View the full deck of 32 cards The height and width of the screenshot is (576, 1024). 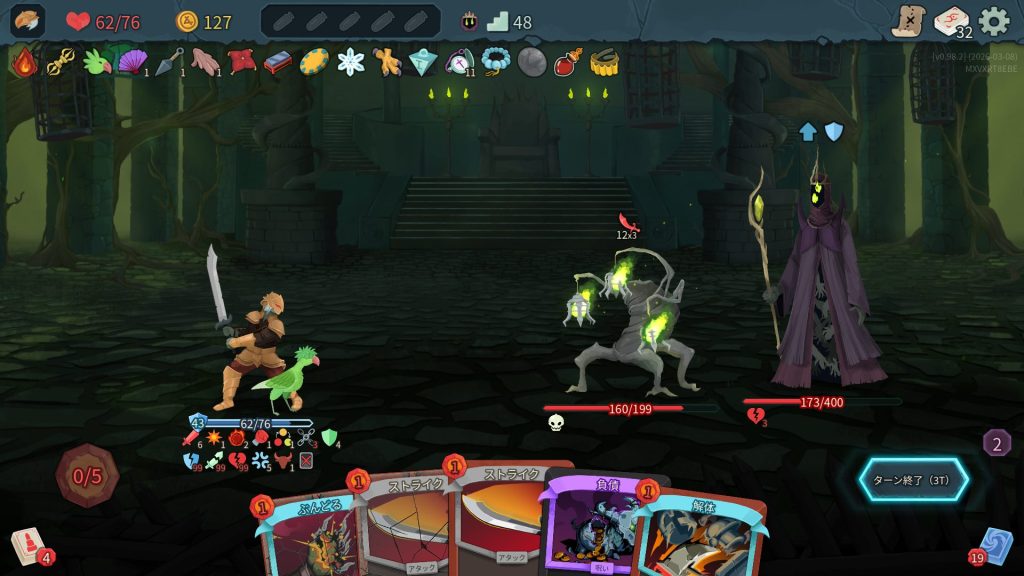951,21
